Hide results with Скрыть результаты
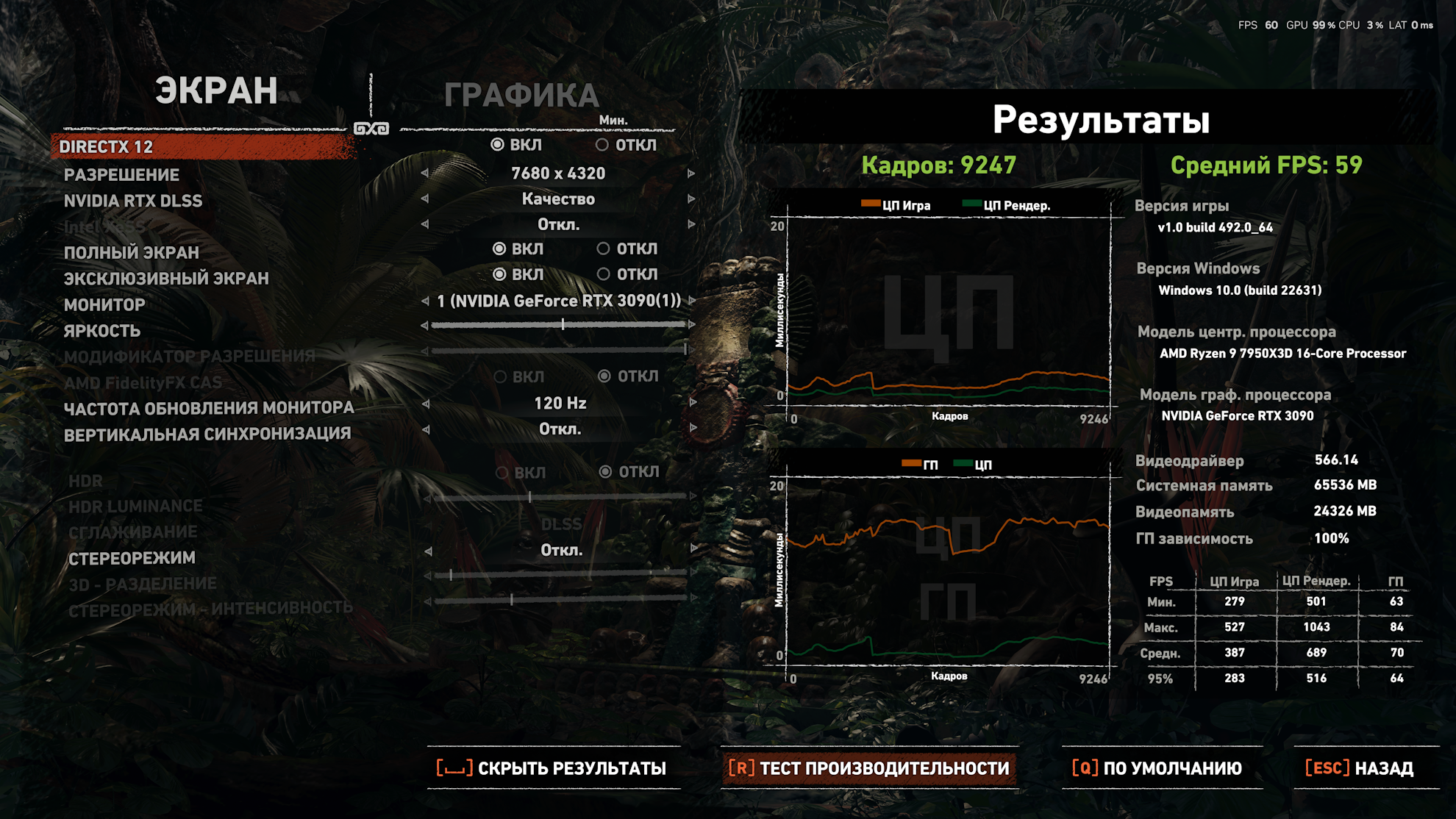This screenshot has width=1456, height=819. pos(553,768)
